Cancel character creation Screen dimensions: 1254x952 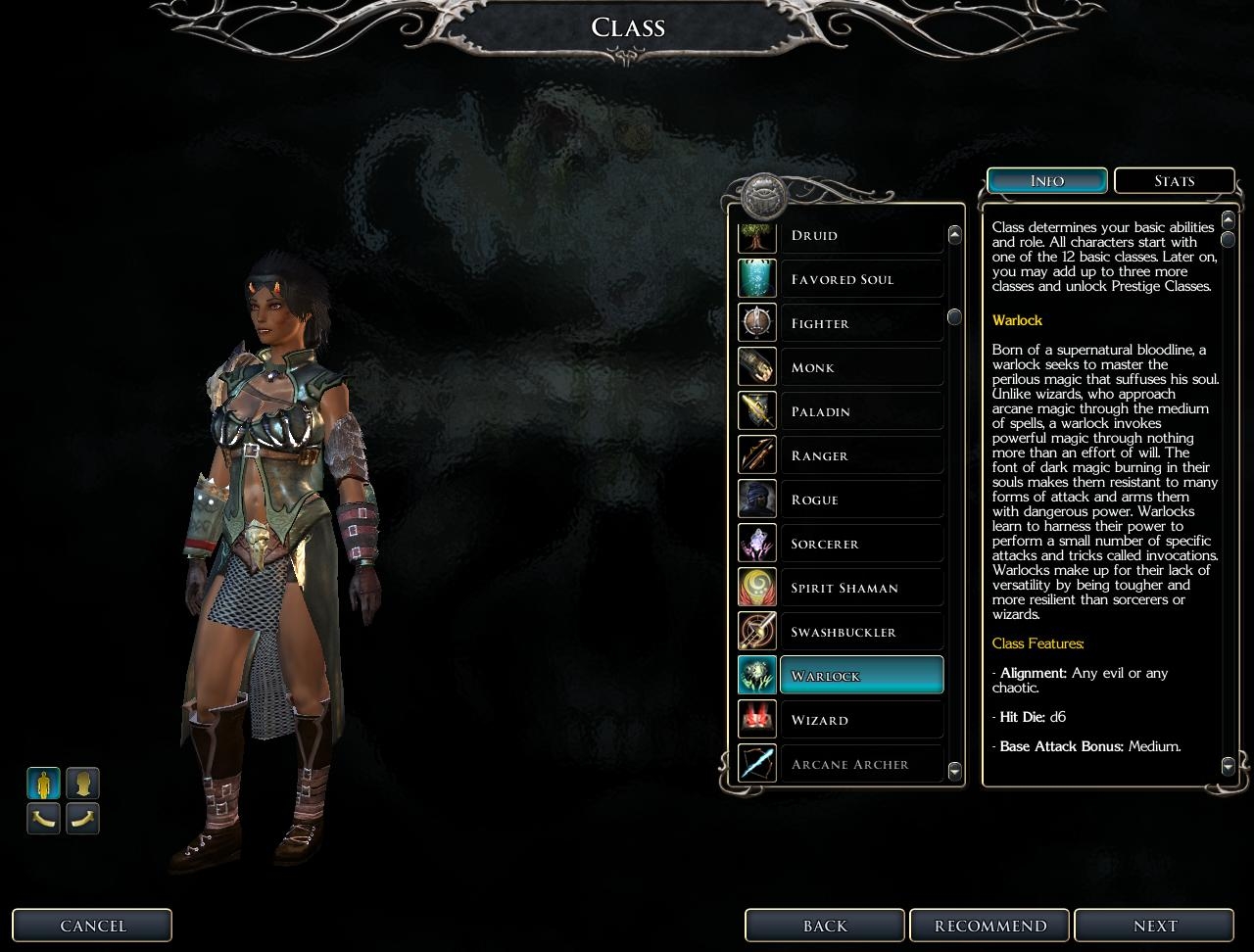click(93, 926)
